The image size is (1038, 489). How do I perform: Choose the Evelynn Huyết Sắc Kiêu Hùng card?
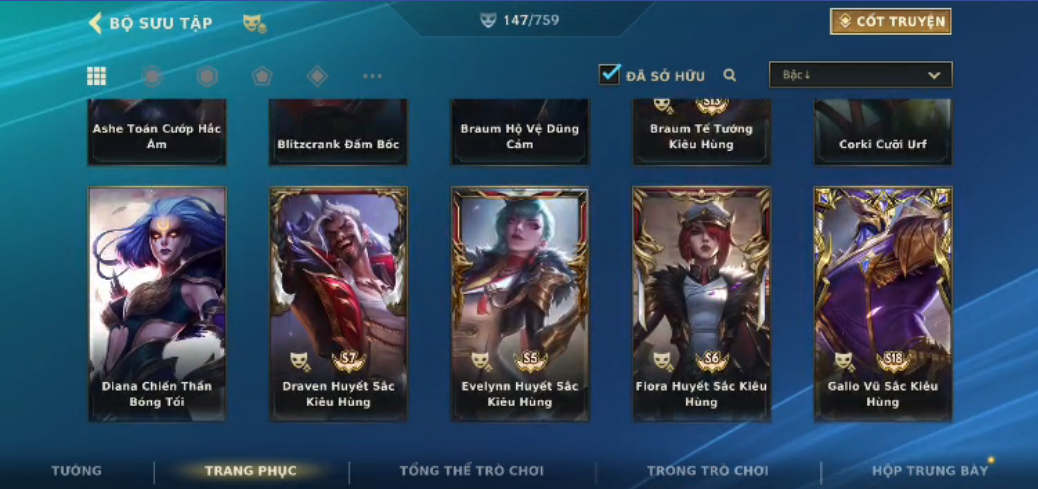click(x=520, y=302)
